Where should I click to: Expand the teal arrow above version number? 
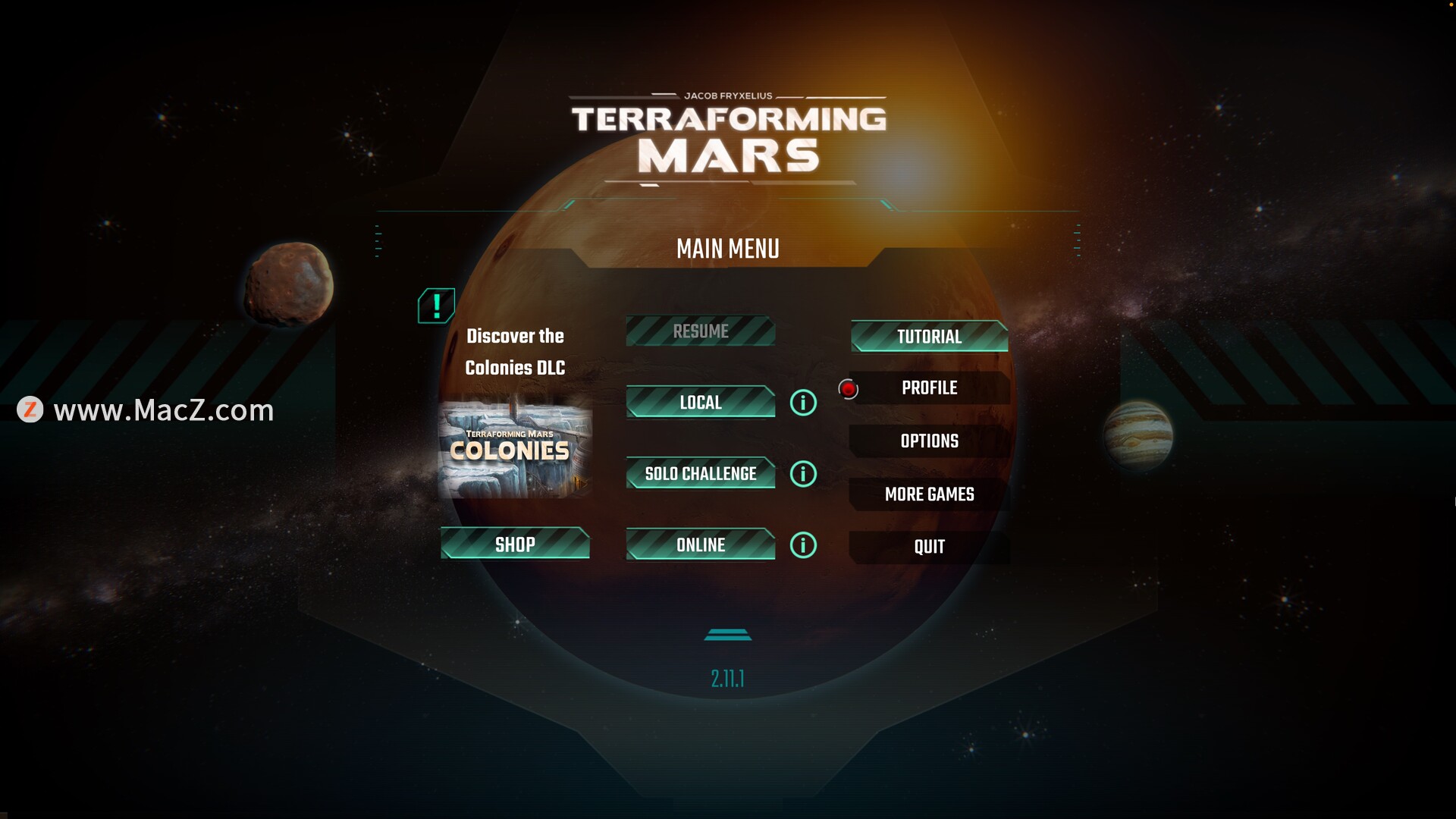728,635
